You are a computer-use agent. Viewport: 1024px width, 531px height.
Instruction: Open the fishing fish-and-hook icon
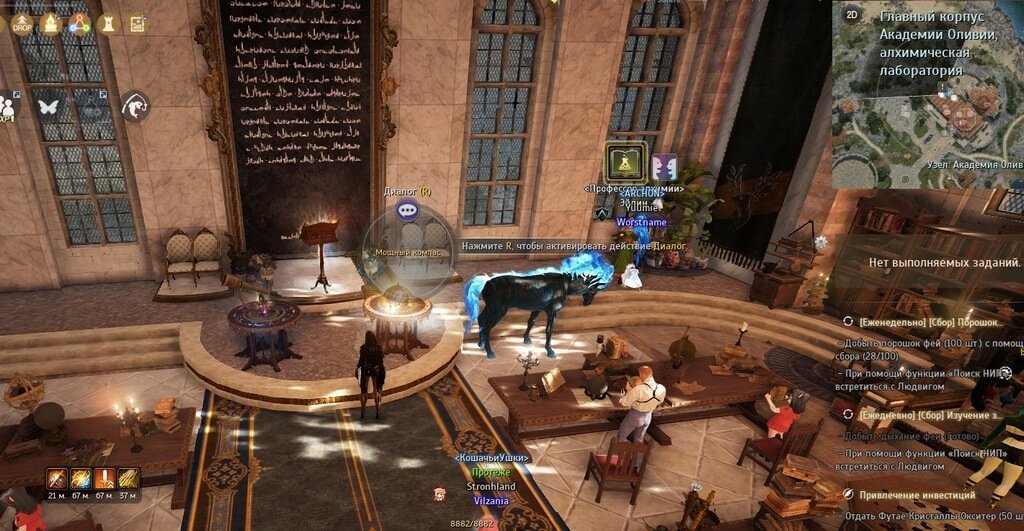[x=134, y=105]
